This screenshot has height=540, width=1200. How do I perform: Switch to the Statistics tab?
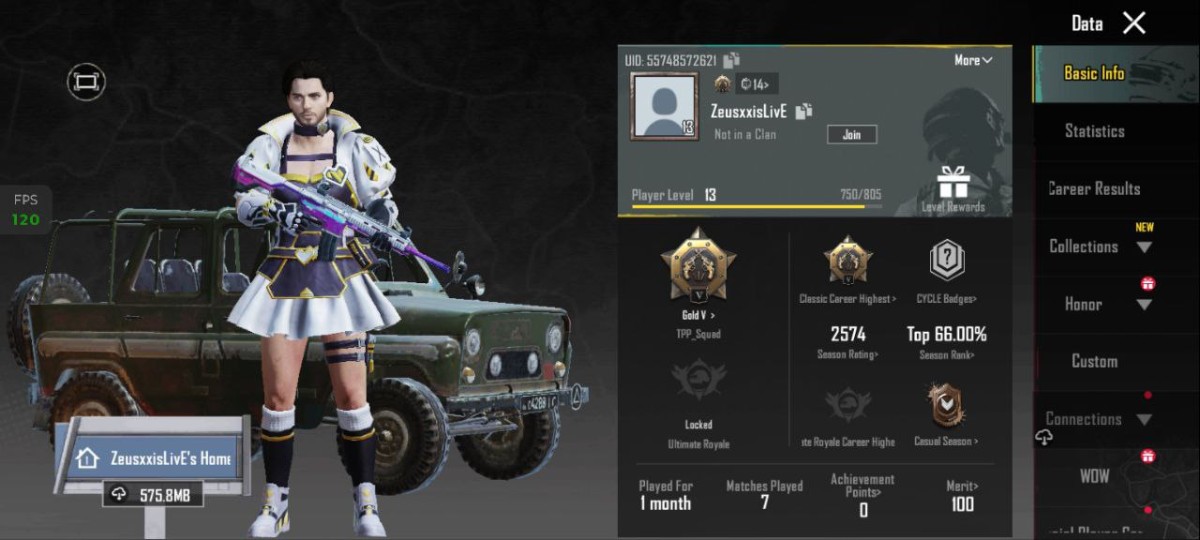[1094, 131]
